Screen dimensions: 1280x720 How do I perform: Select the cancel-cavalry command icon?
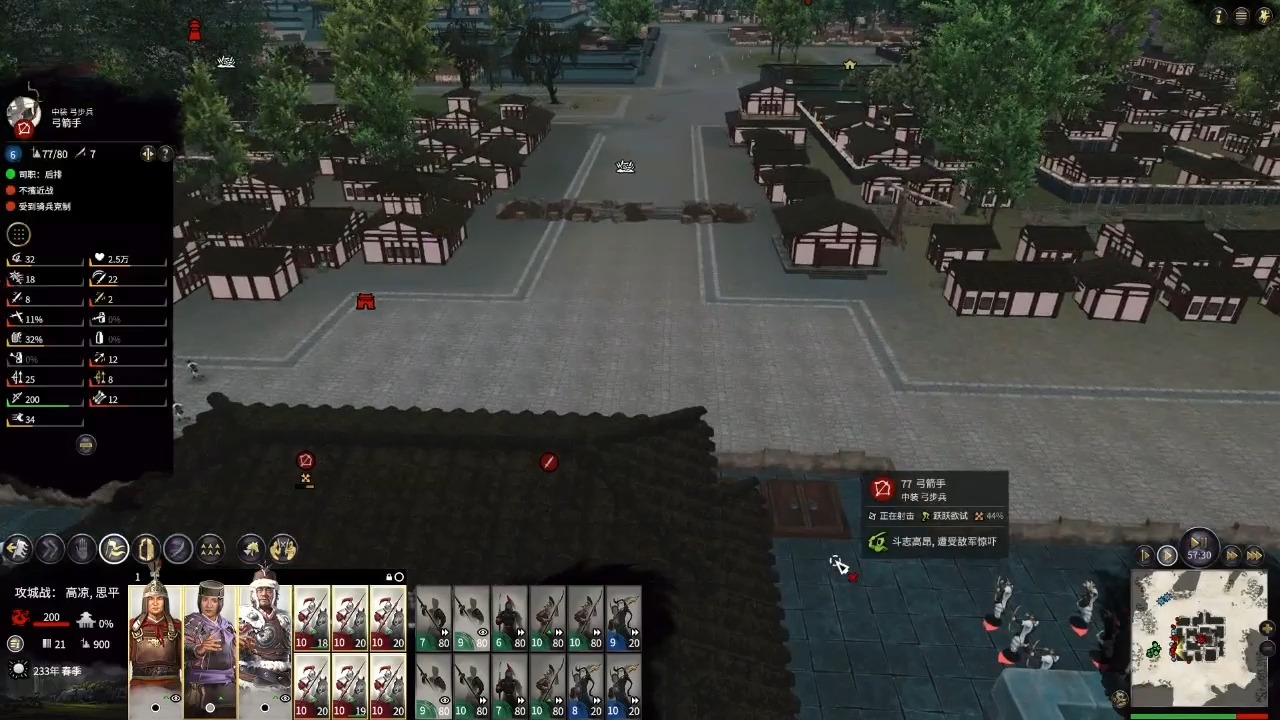click(282, 548)
